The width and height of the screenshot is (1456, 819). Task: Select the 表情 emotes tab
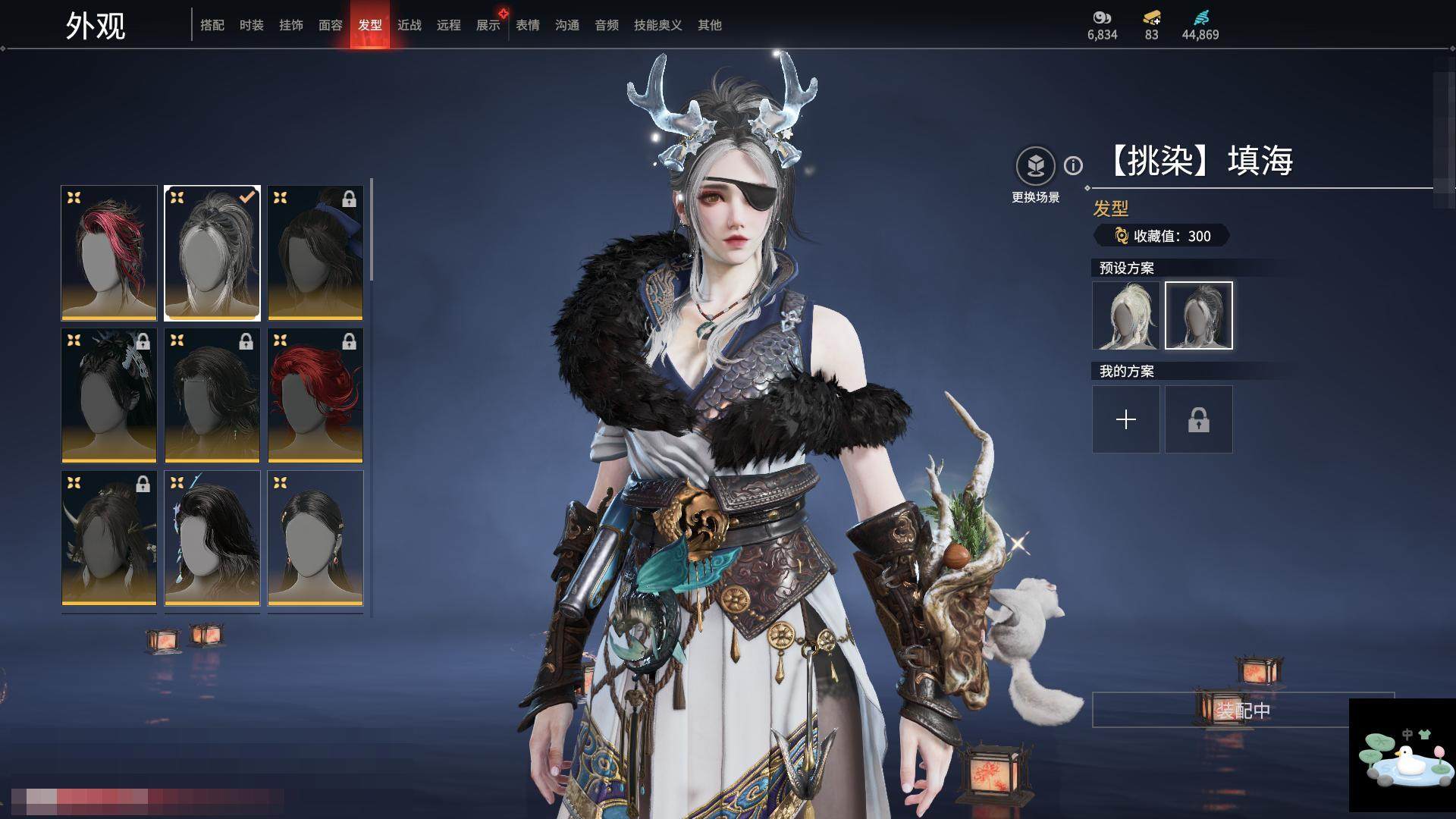click(x=528, y=25)
